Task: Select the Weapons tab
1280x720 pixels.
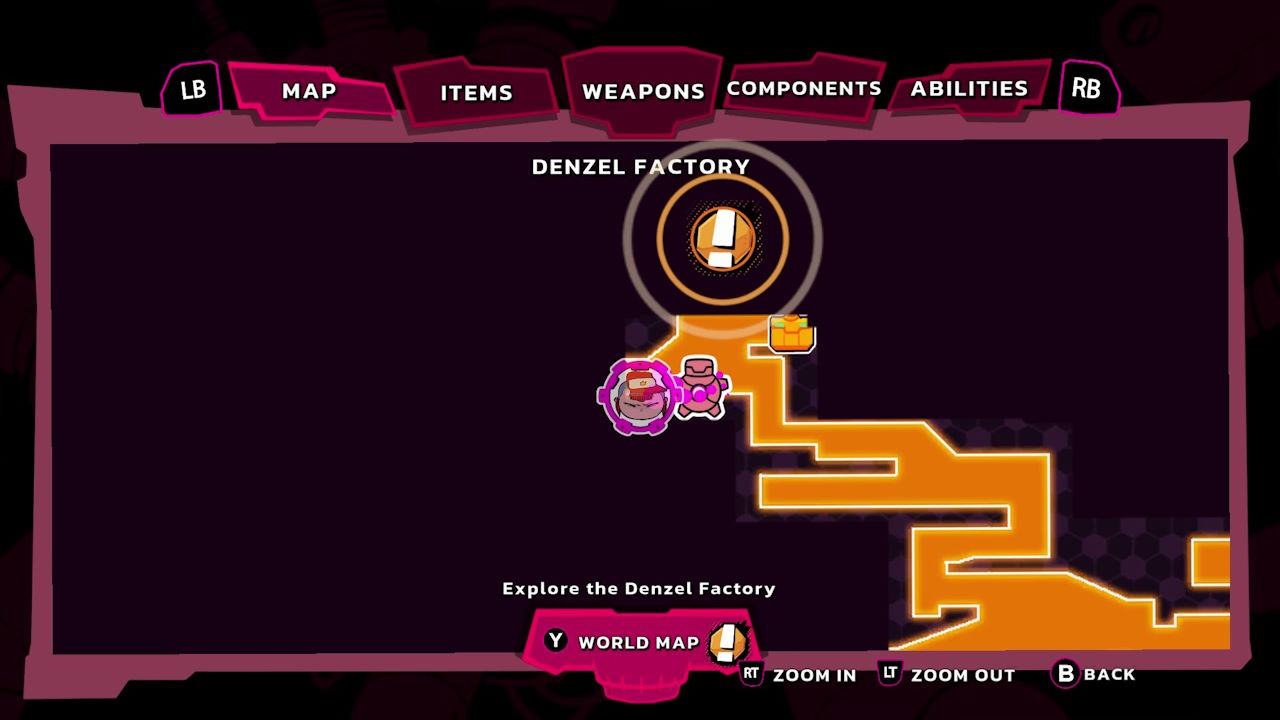Action: (642, 91)
